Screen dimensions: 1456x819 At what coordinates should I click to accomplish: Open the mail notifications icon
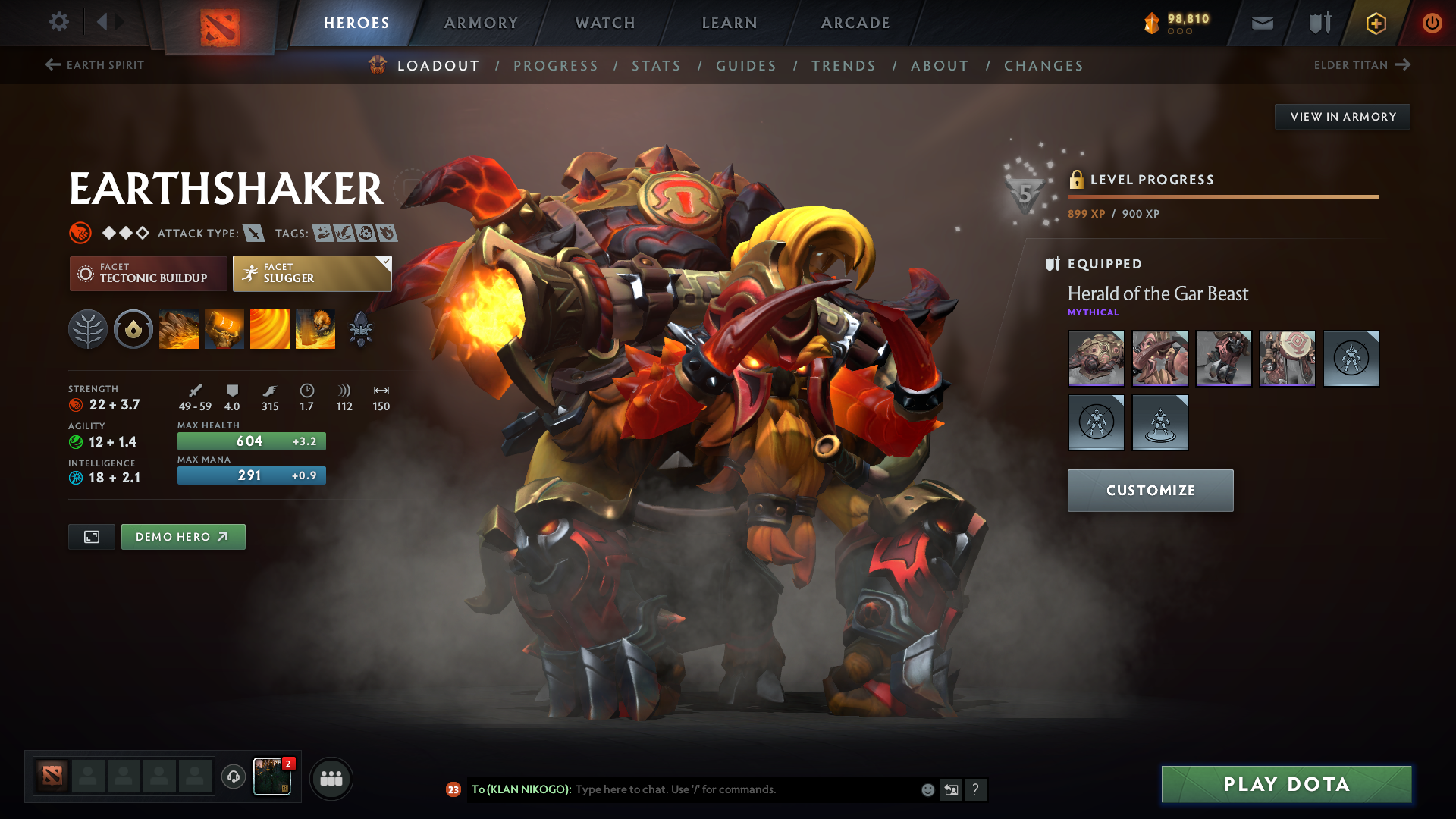point(1261,23)
